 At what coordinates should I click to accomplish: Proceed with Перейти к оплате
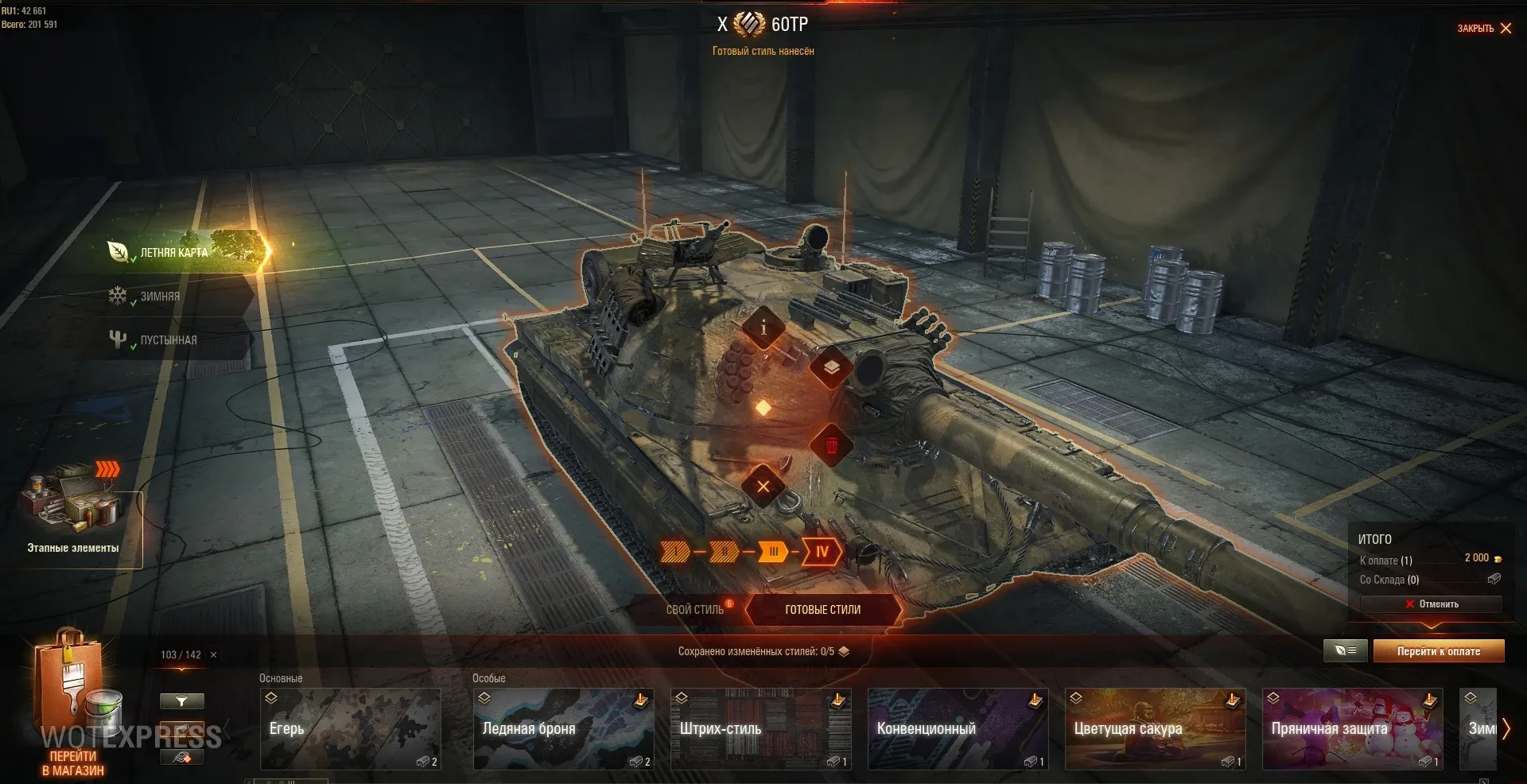(x=1438, y=651)
